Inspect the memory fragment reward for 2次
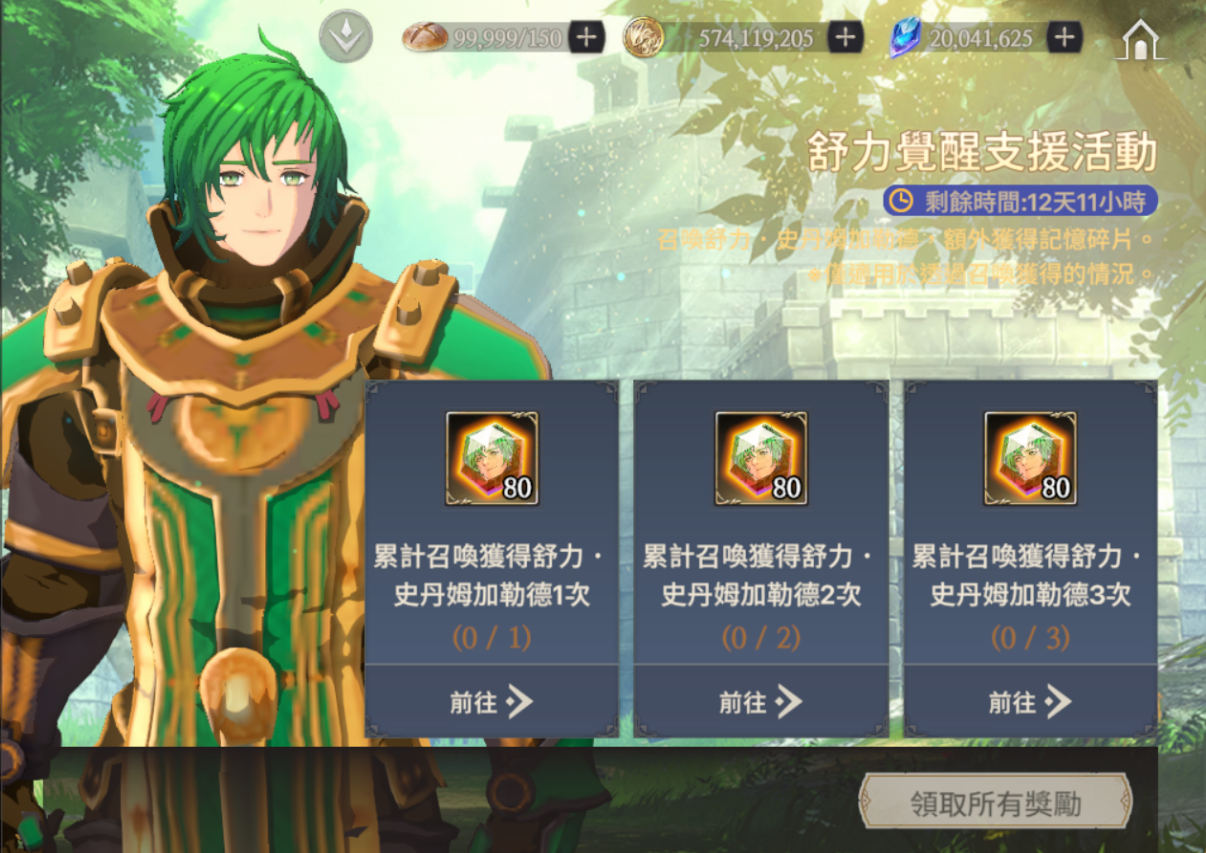1206x853 pixels. 761,458
